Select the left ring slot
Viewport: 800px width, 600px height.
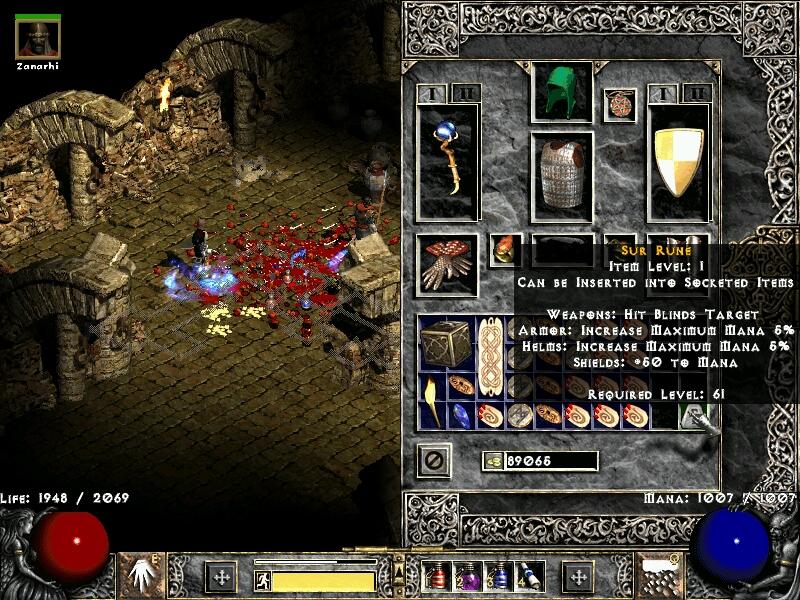point(505,250)
